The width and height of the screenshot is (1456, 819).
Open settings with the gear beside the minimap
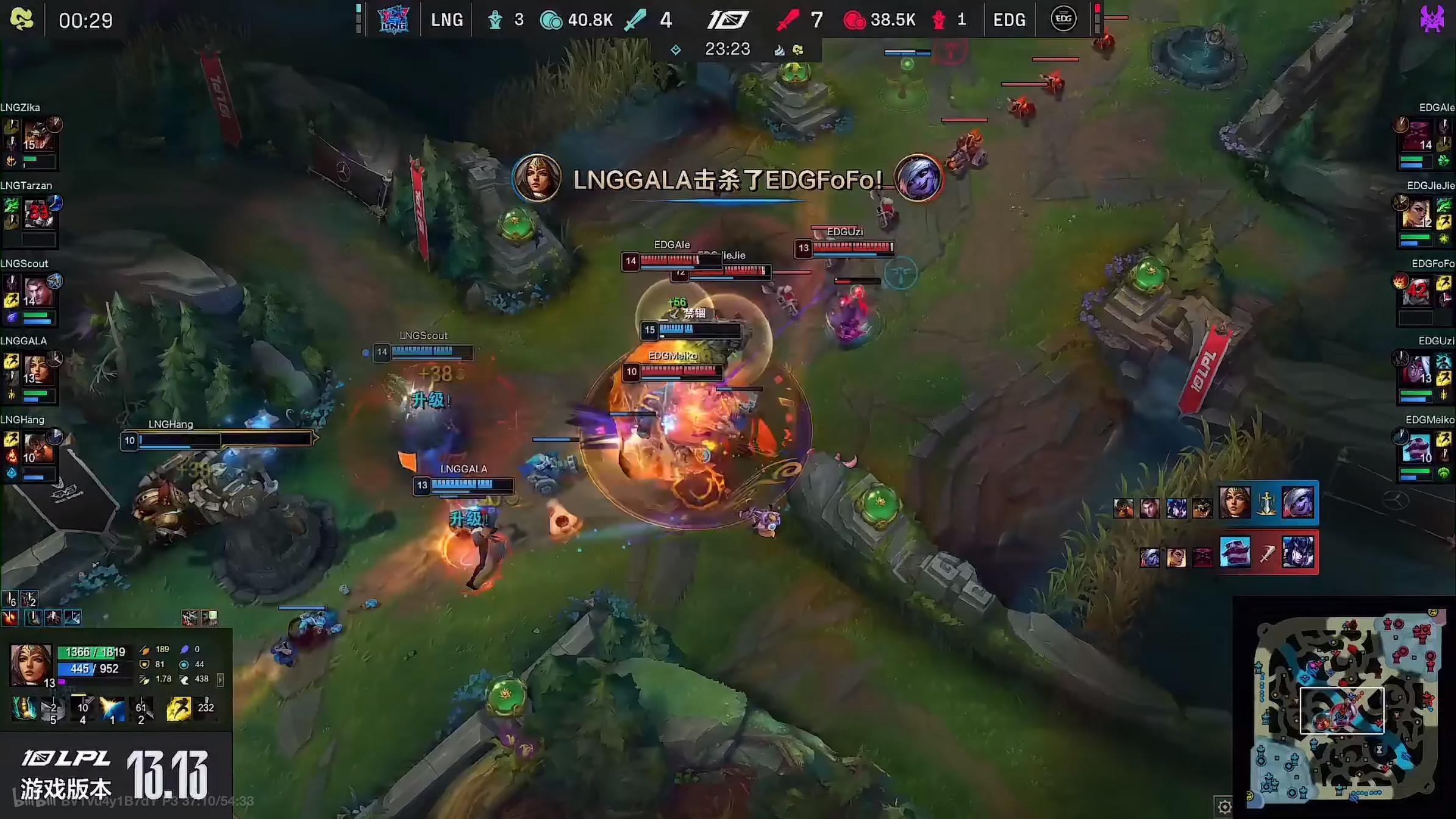pyautogui.click(x=1224, y=807)
